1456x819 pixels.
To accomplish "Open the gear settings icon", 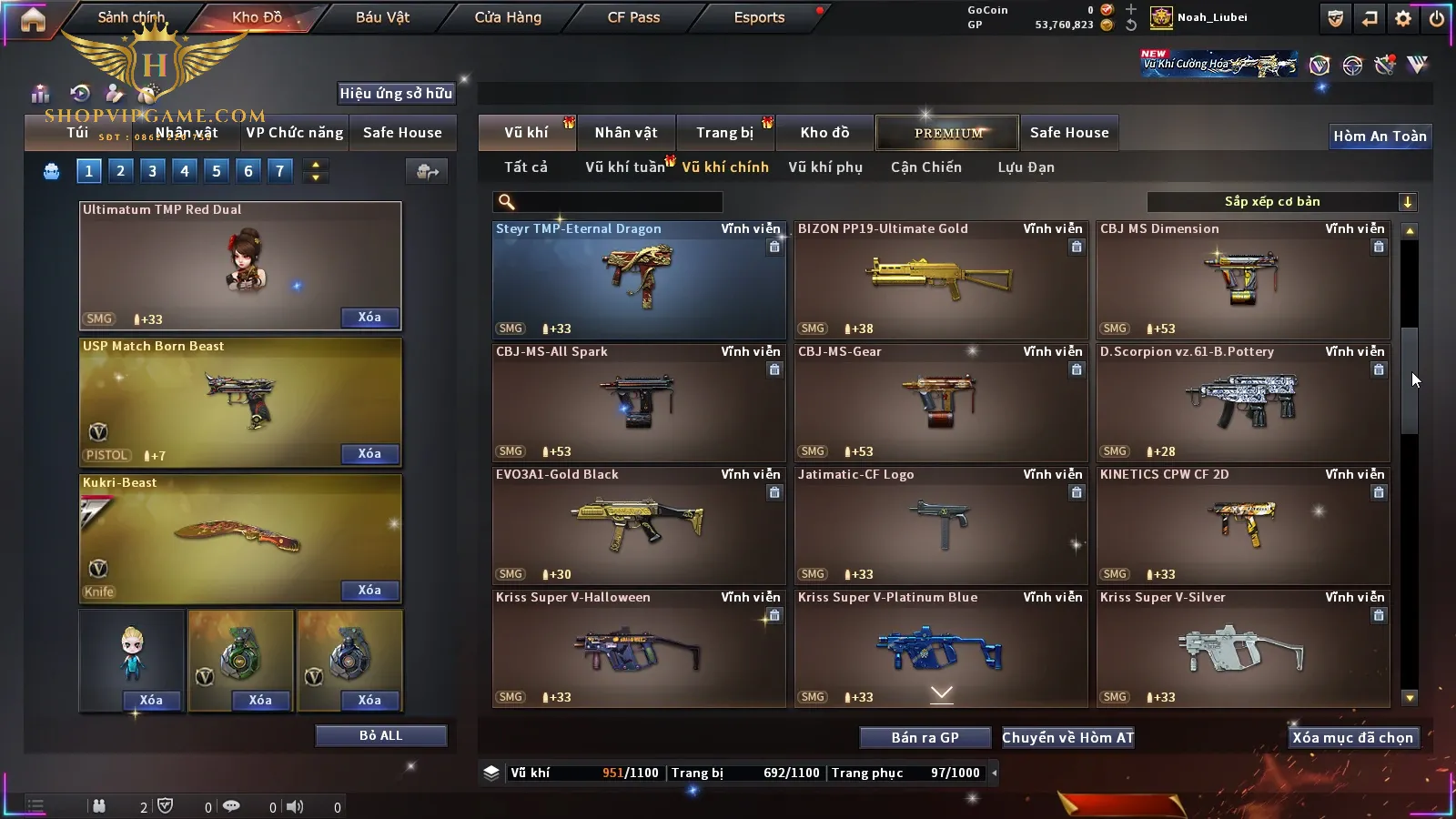I will (1403, 18).
